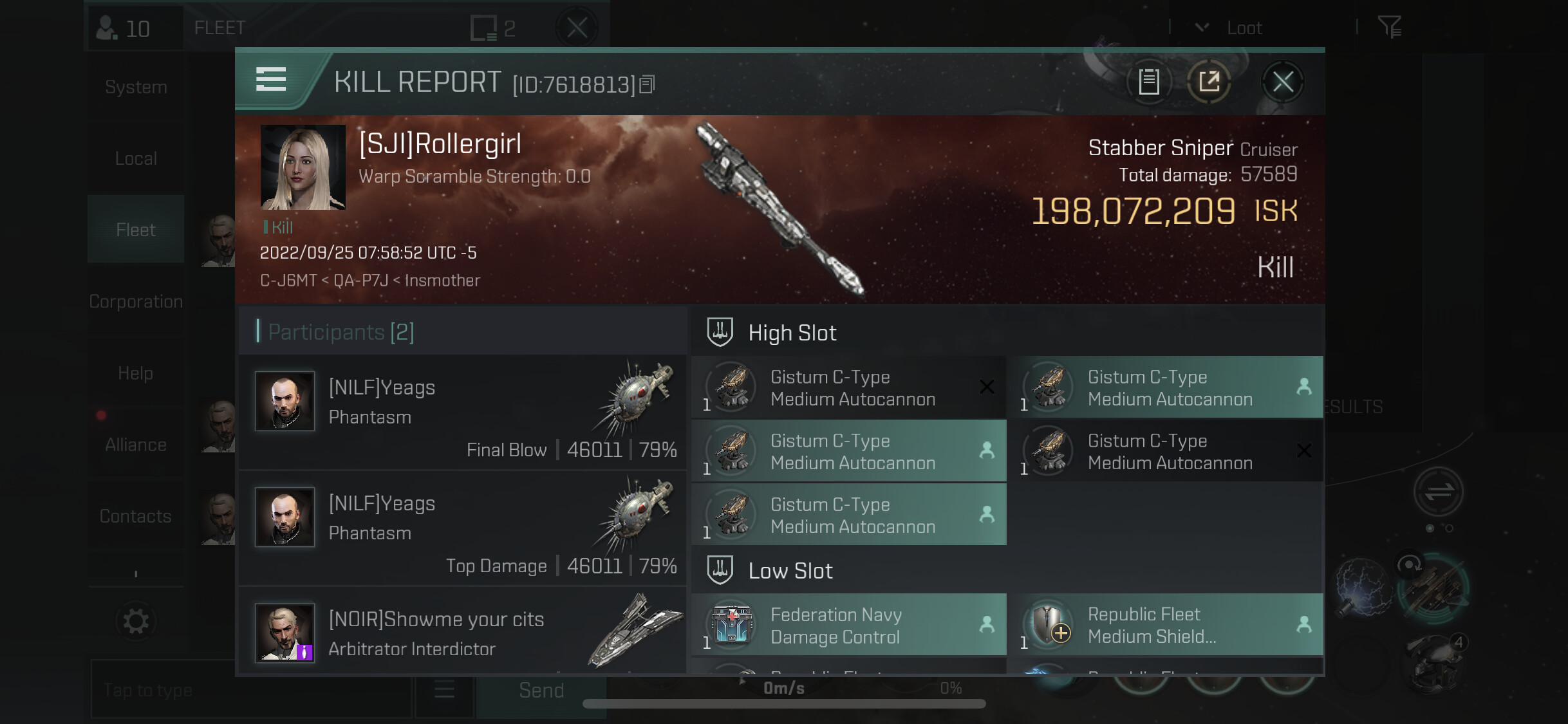The height and width of the screenshot is (724, 1568).
Task: Select Rollergirl's character portrait
Action: (303, 167)
